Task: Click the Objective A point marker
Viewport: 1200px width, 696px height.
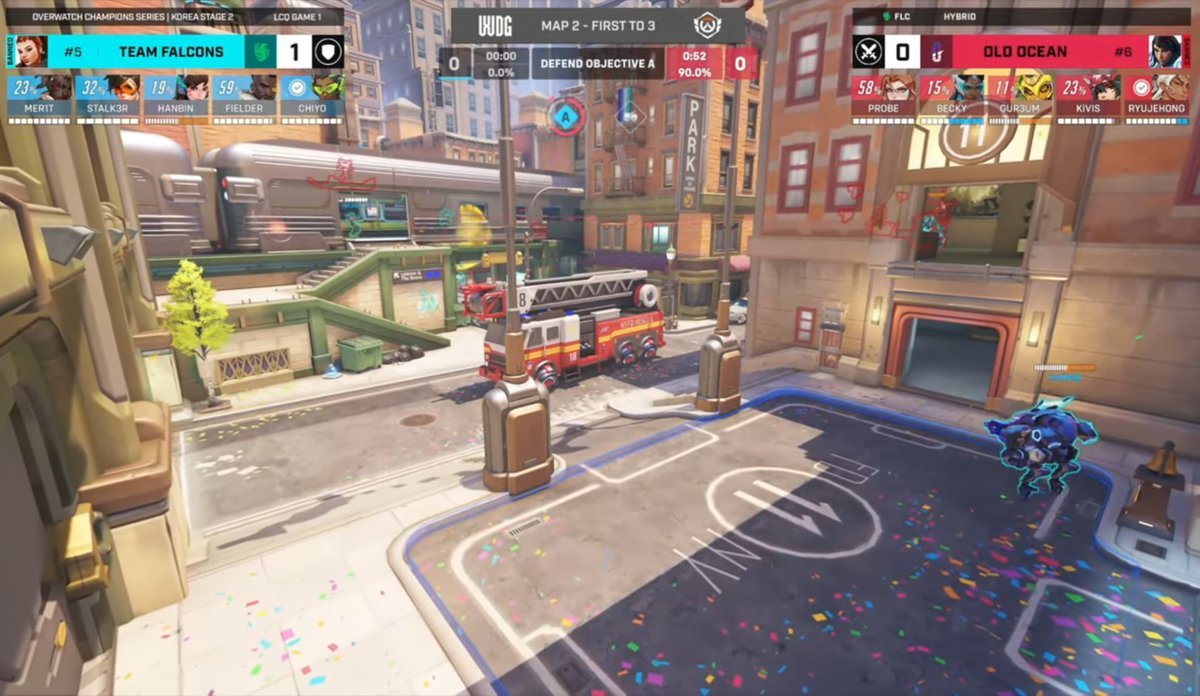Action: point(565,115)
